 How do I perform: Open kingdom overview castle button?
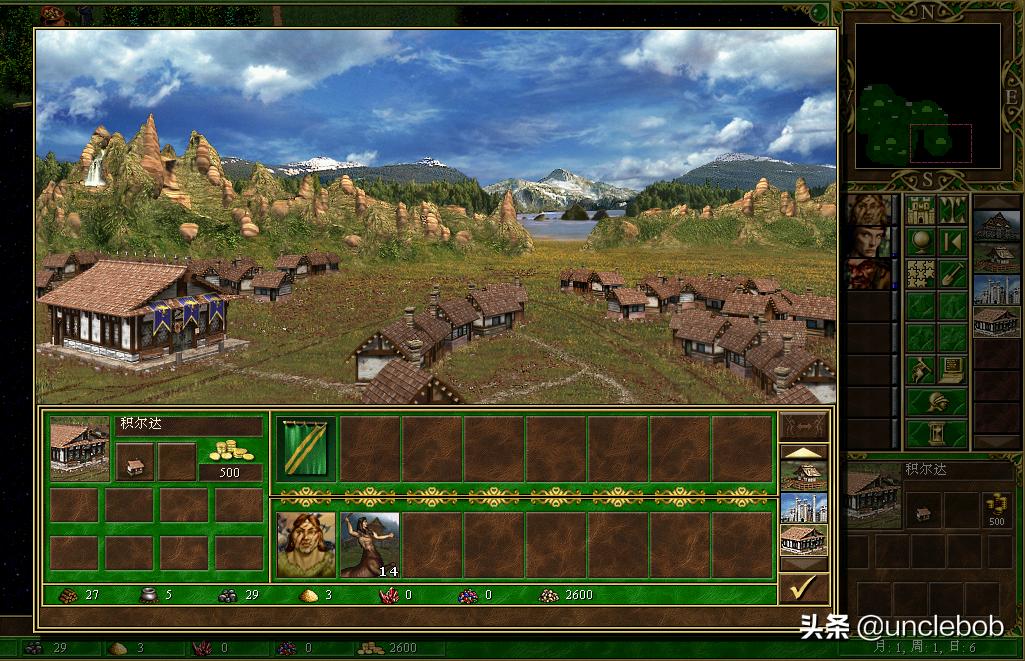point(921,211)
